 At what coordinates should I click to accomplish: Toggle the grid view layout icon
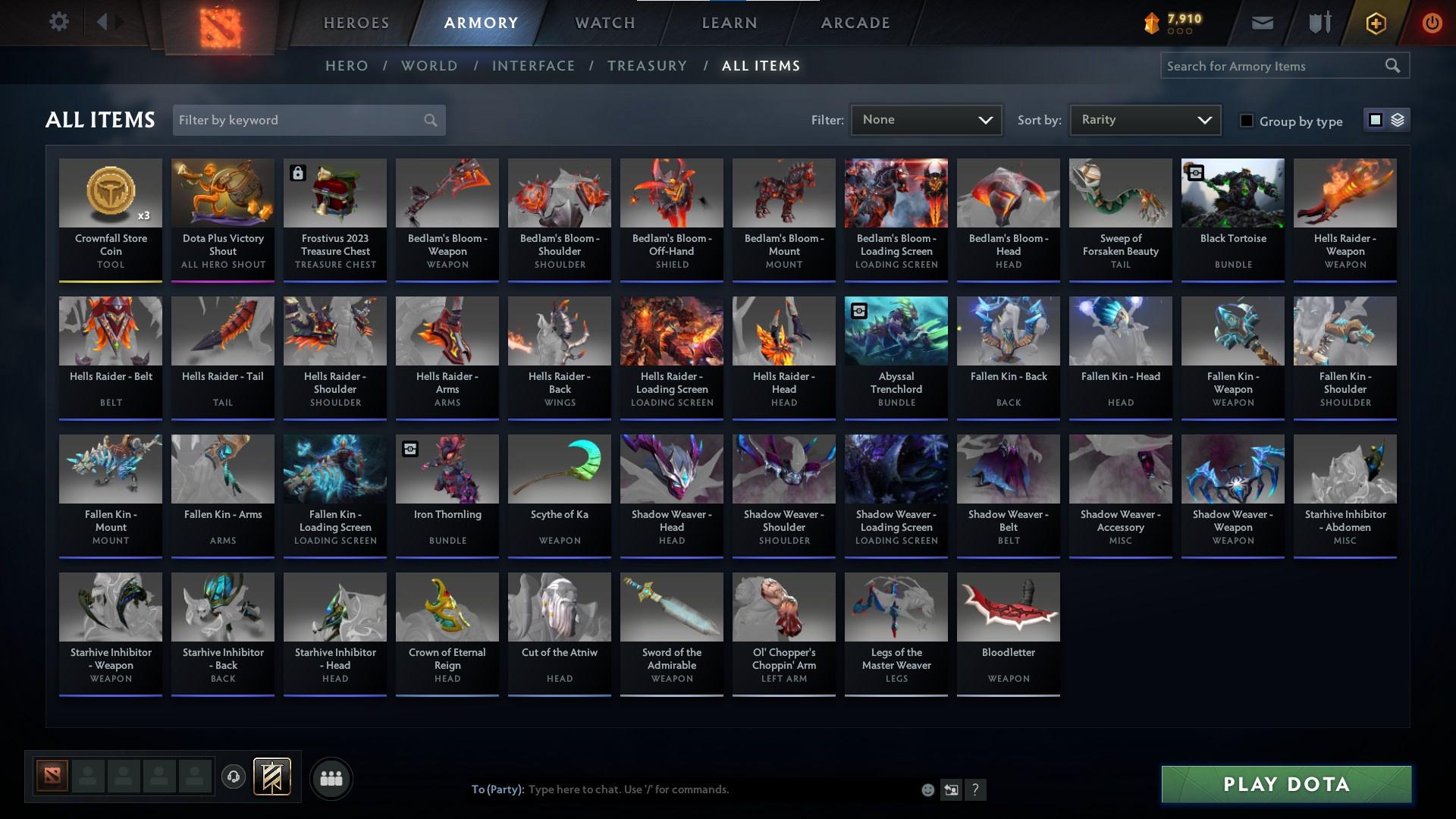[1376, 120]
